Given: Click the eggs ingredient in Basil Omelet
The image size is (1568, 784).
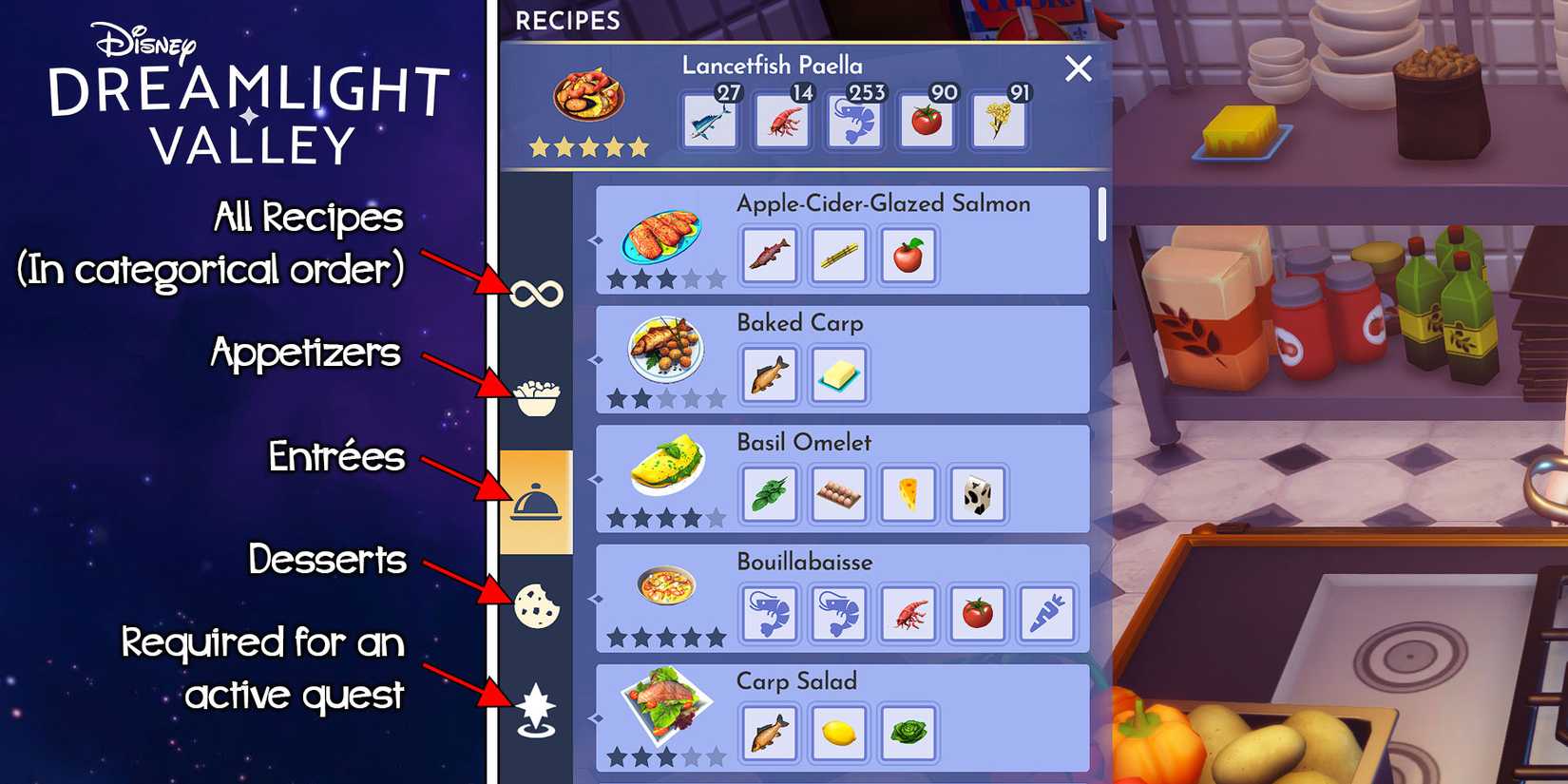Looking at the screenshot, I should click(838, 494).
